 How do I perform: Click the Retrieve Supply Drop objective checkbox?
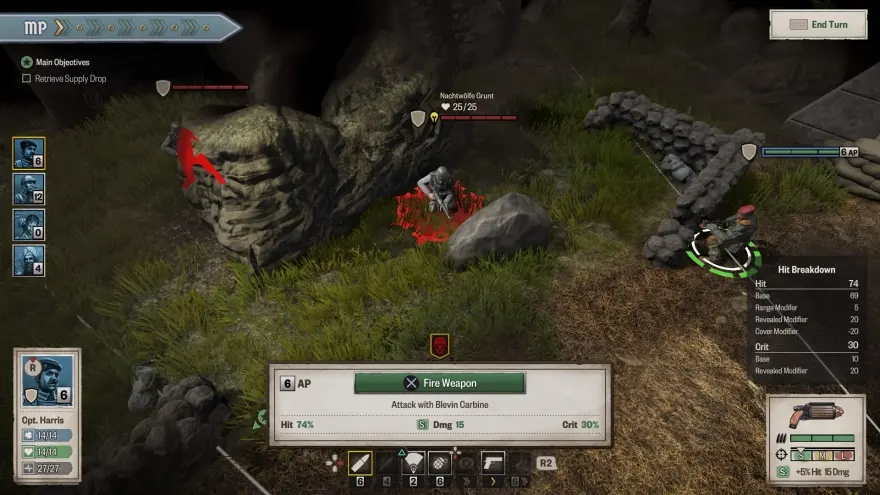point(27,78)
